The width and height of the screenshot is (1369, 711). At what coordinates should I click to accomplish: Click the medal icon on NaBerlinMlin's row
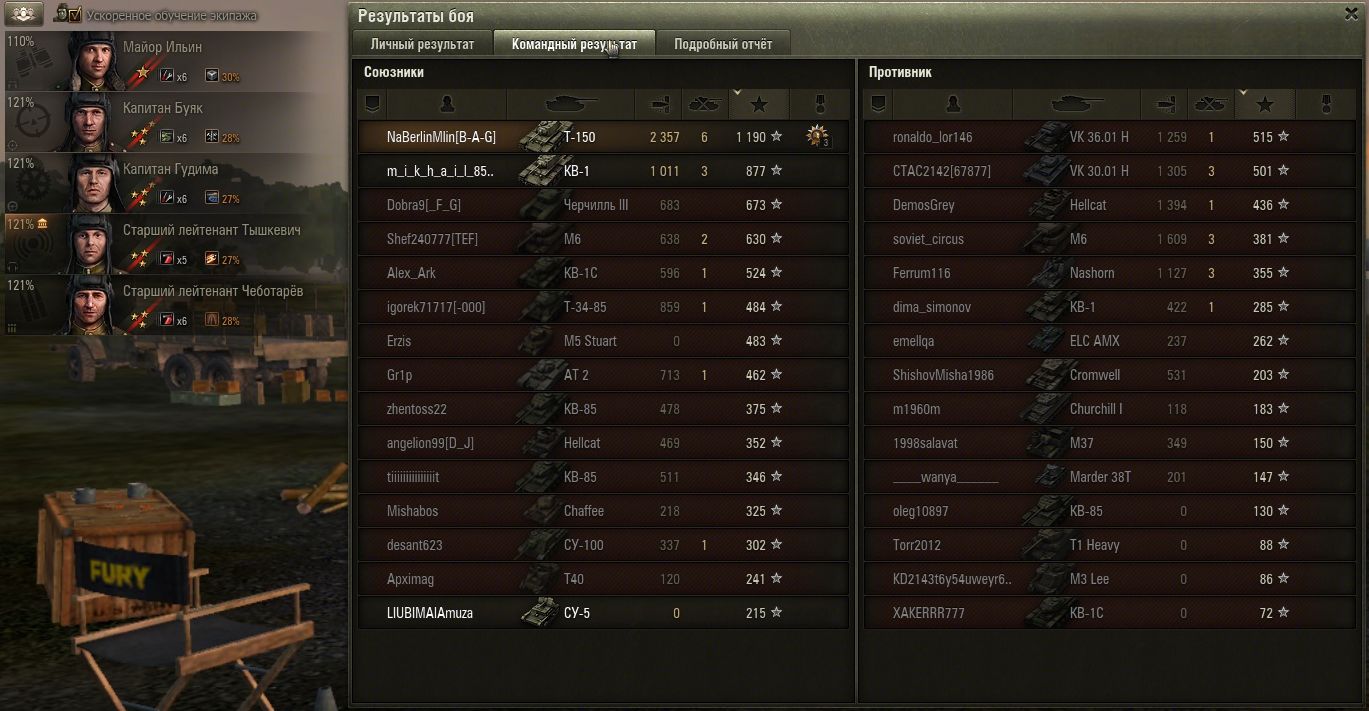pos(818,137)
